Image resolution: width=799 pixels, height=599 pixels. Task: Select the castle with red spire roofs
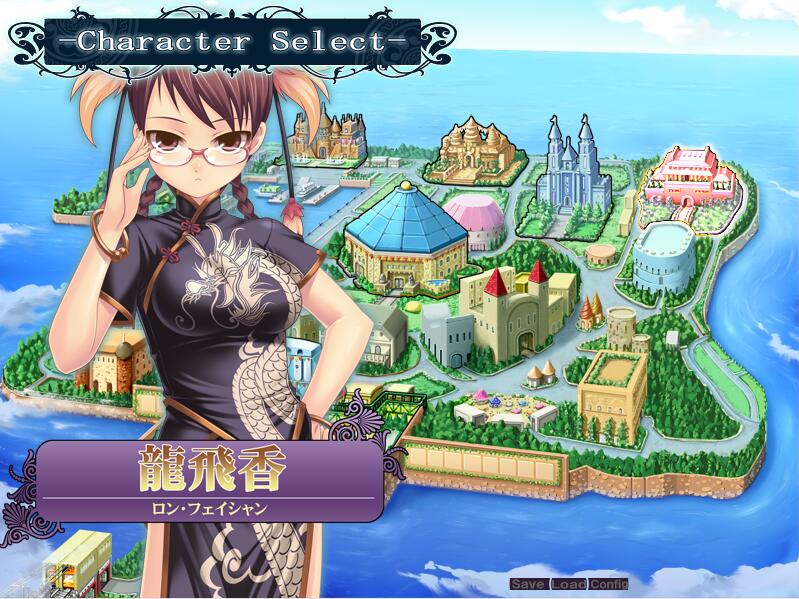click(x=515, y=310)
